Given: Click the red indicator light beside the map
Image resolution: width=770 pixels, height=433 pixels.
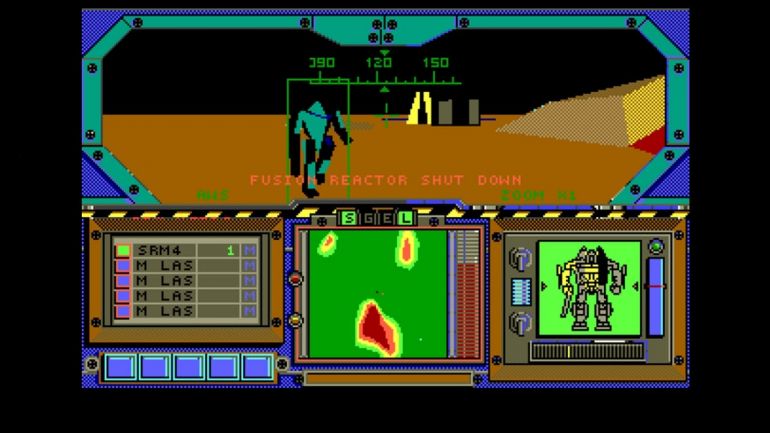Looking at the screenshot, I should [295, 279].
